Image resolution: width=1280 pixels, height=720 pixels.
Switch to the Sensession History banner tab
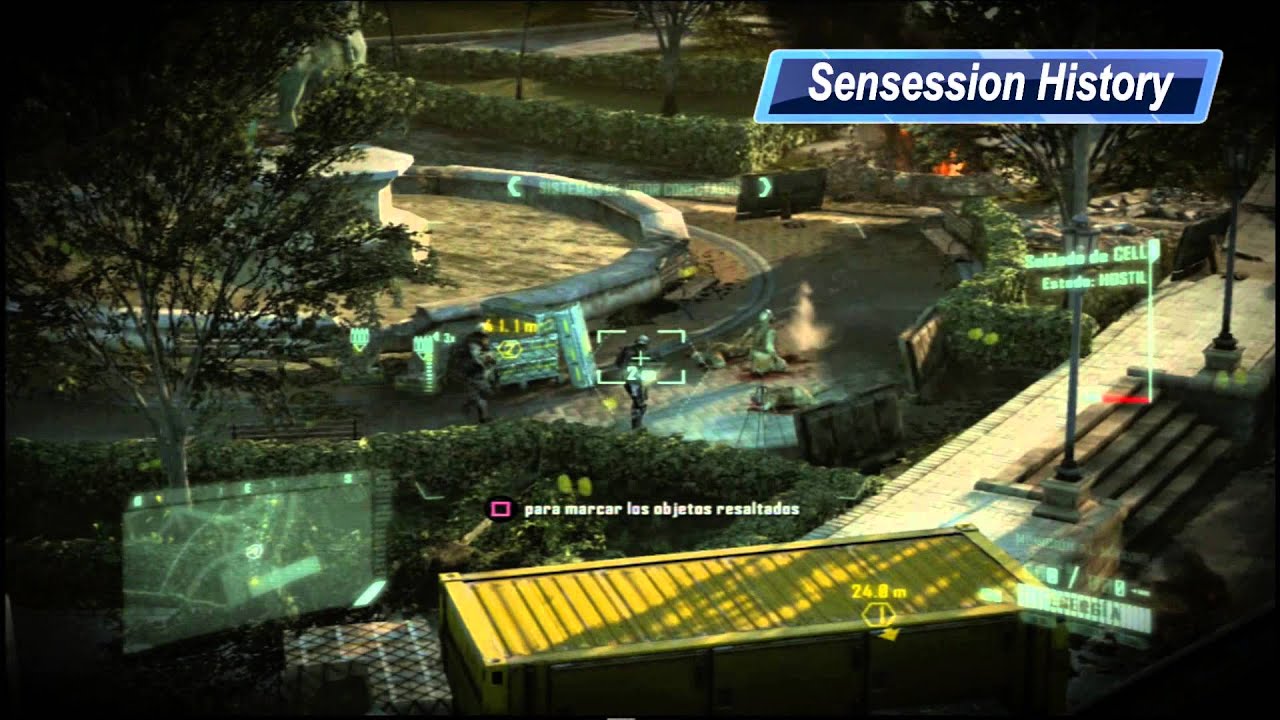click(993, 82)
